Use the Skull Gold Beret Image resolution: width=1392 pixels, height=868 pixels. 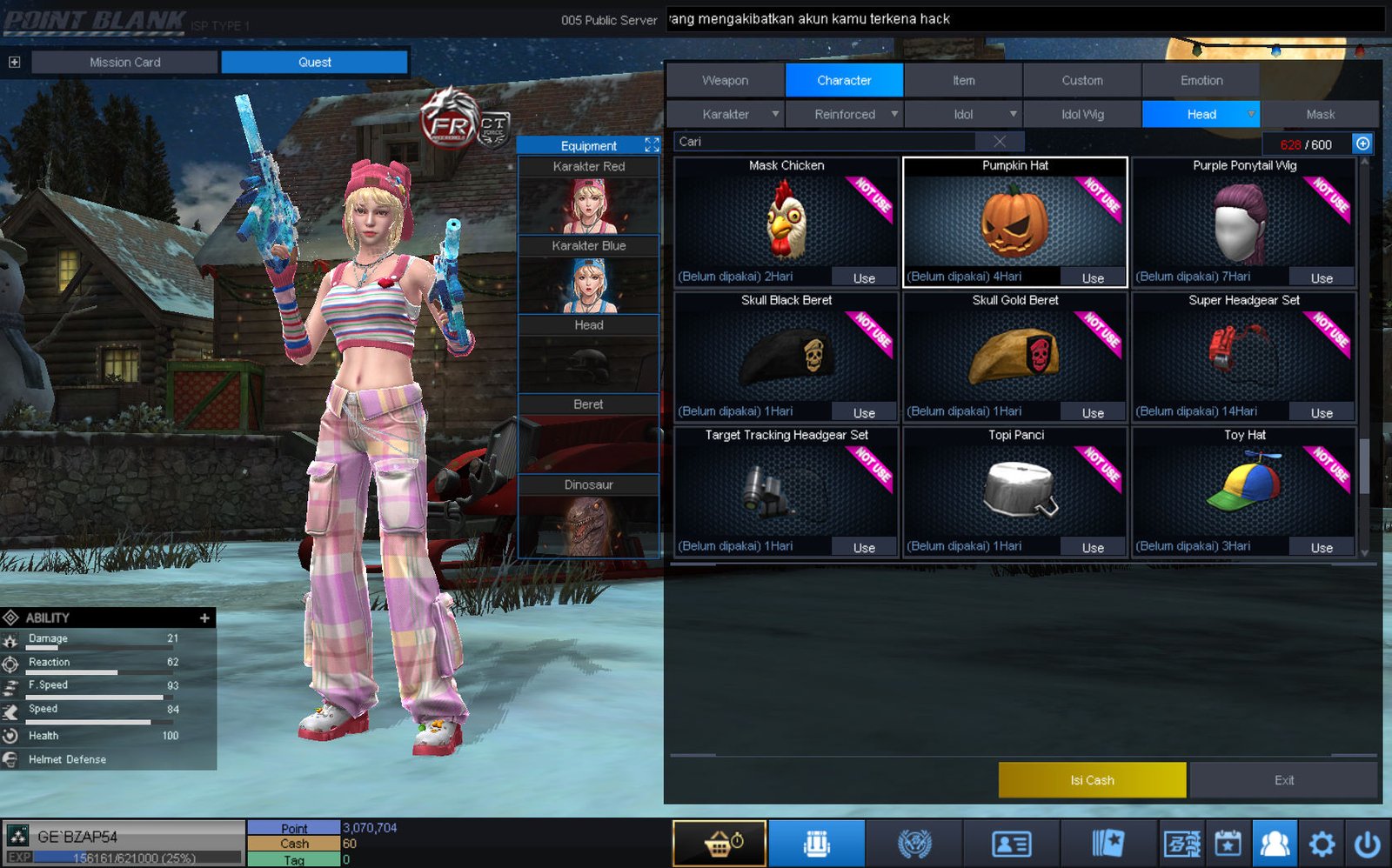(1093, 412)
